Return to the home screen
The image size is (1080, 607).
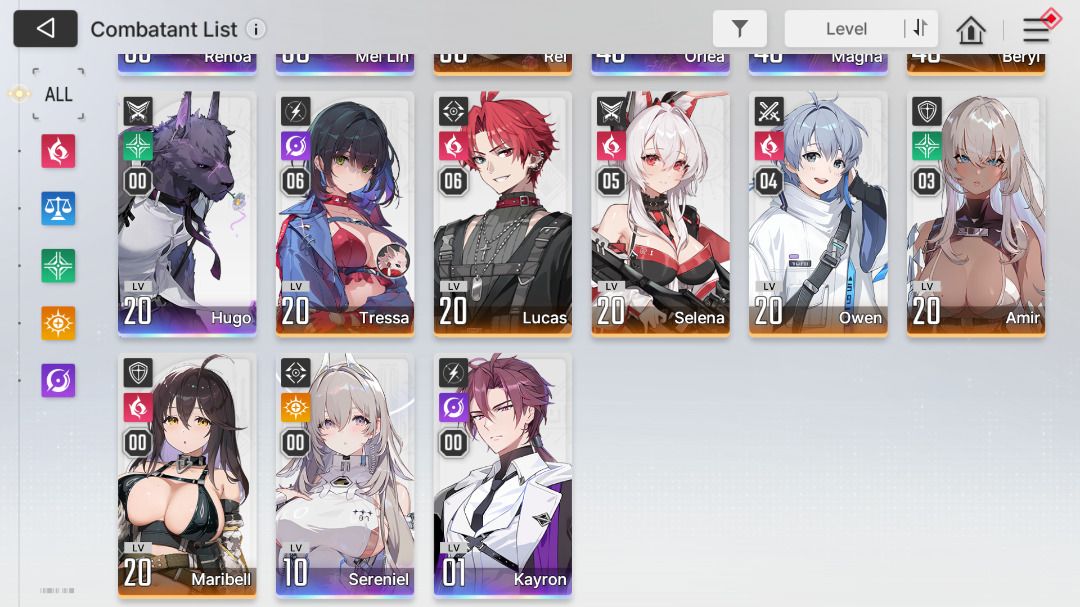pyautogui.click(x=971, y=30)
